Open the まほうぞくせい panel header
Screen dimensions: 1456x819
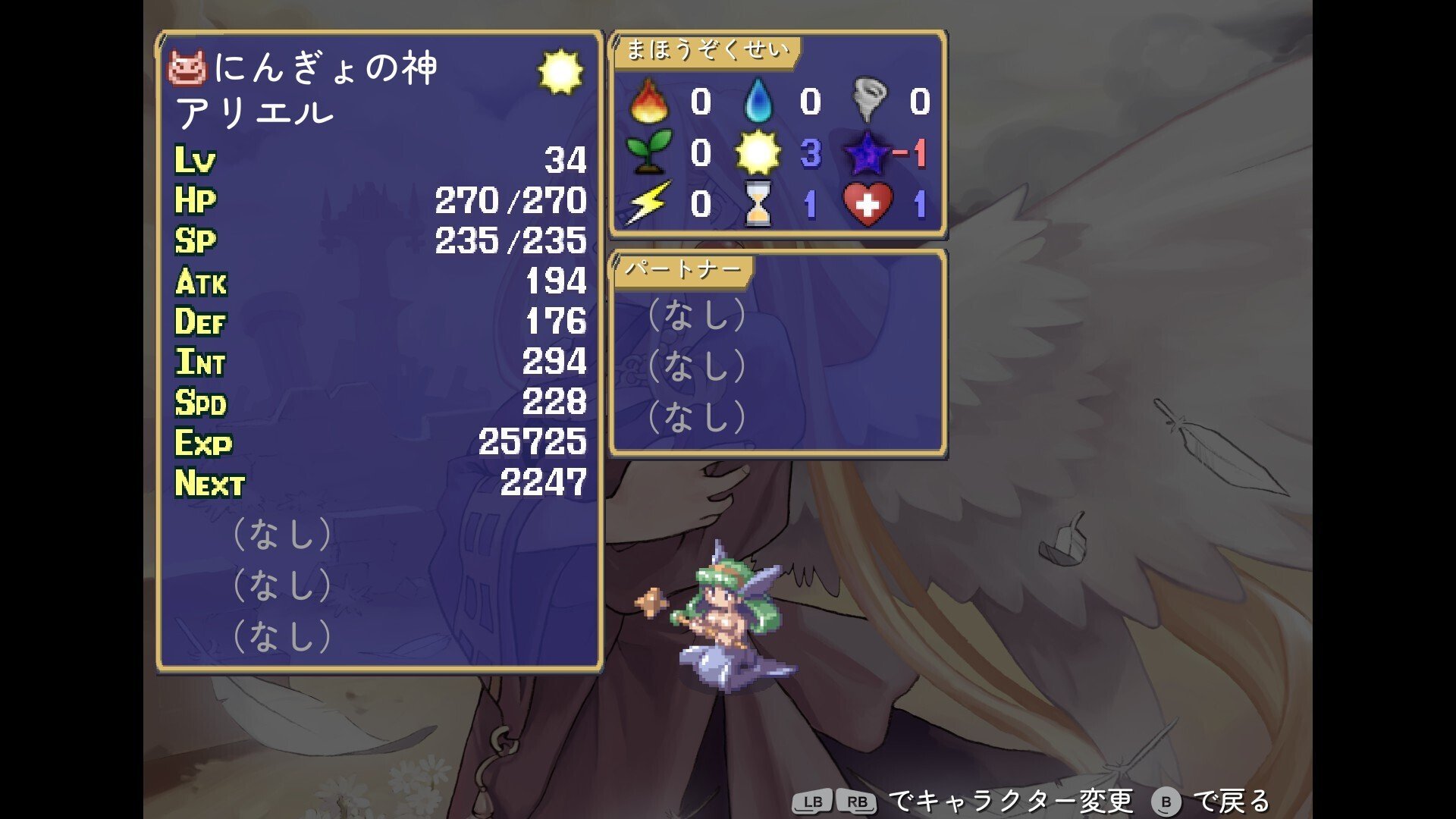pyautogui.click(x=707, y=50)
